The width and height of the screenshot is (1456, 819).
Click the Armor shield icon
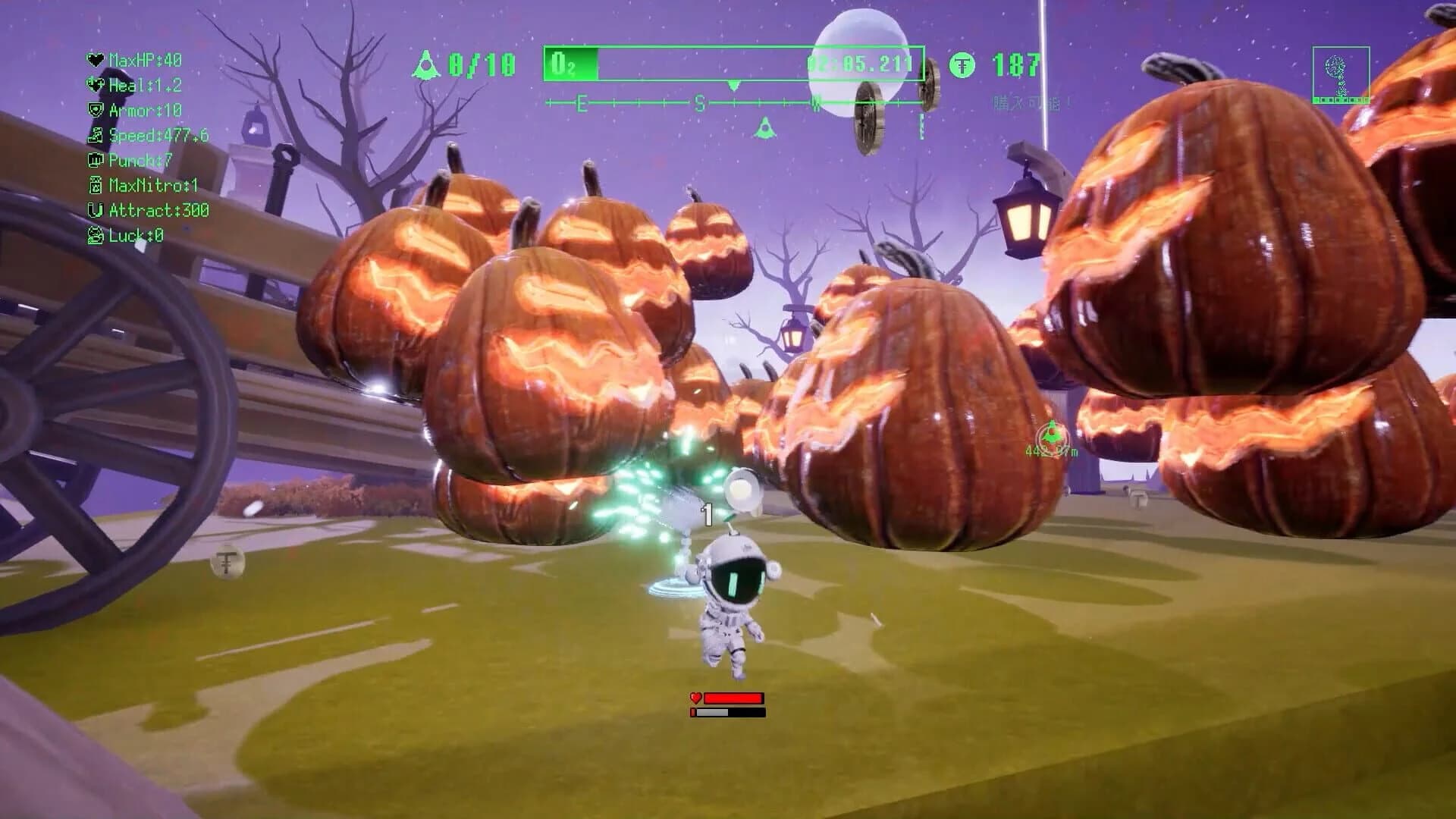point(96,110)
